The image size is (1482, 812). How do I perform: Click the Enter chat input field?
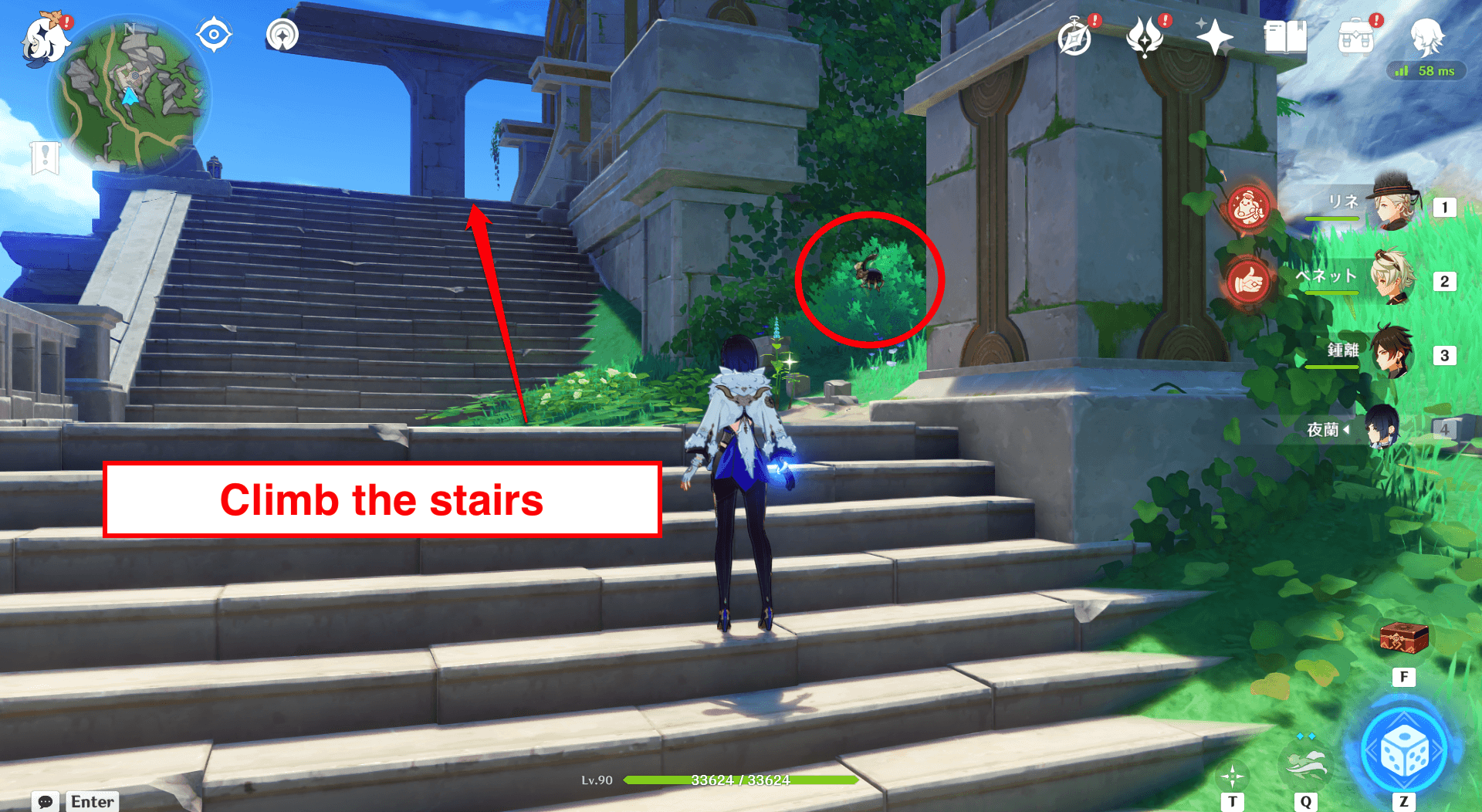pyautogui.click(x=92, y=801)
